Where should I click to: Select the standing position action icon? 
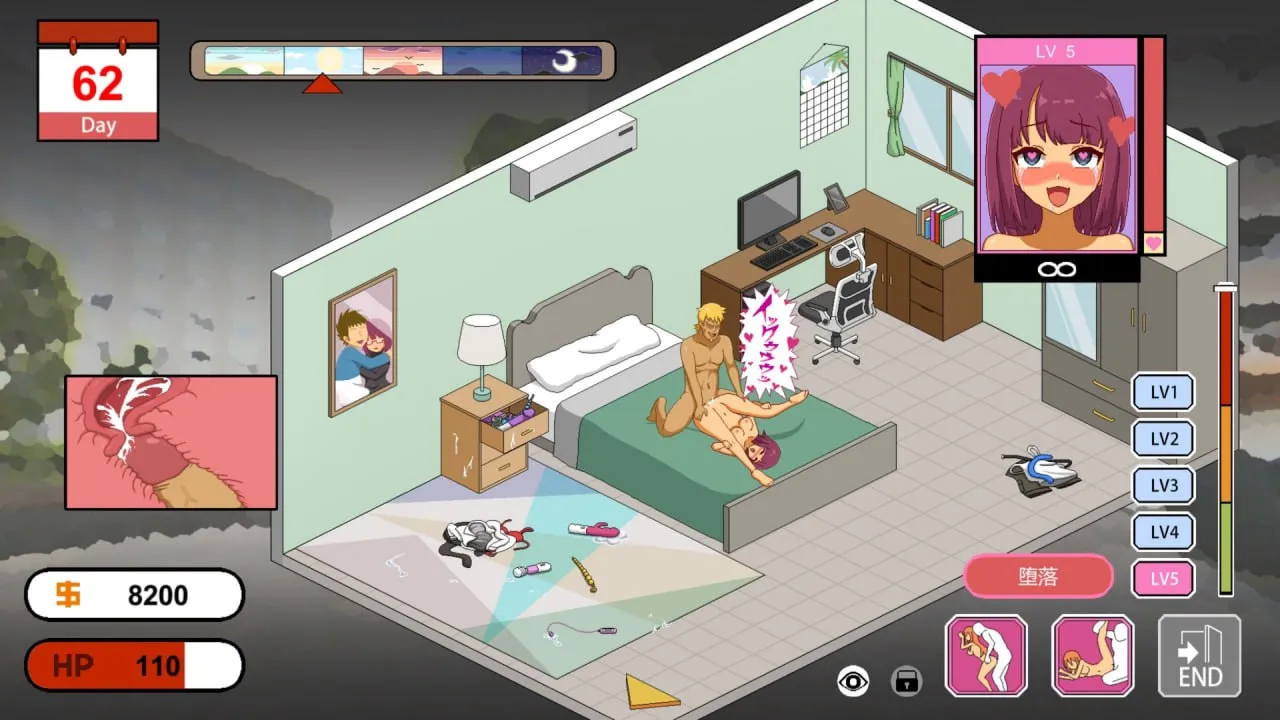coord(986,655)
